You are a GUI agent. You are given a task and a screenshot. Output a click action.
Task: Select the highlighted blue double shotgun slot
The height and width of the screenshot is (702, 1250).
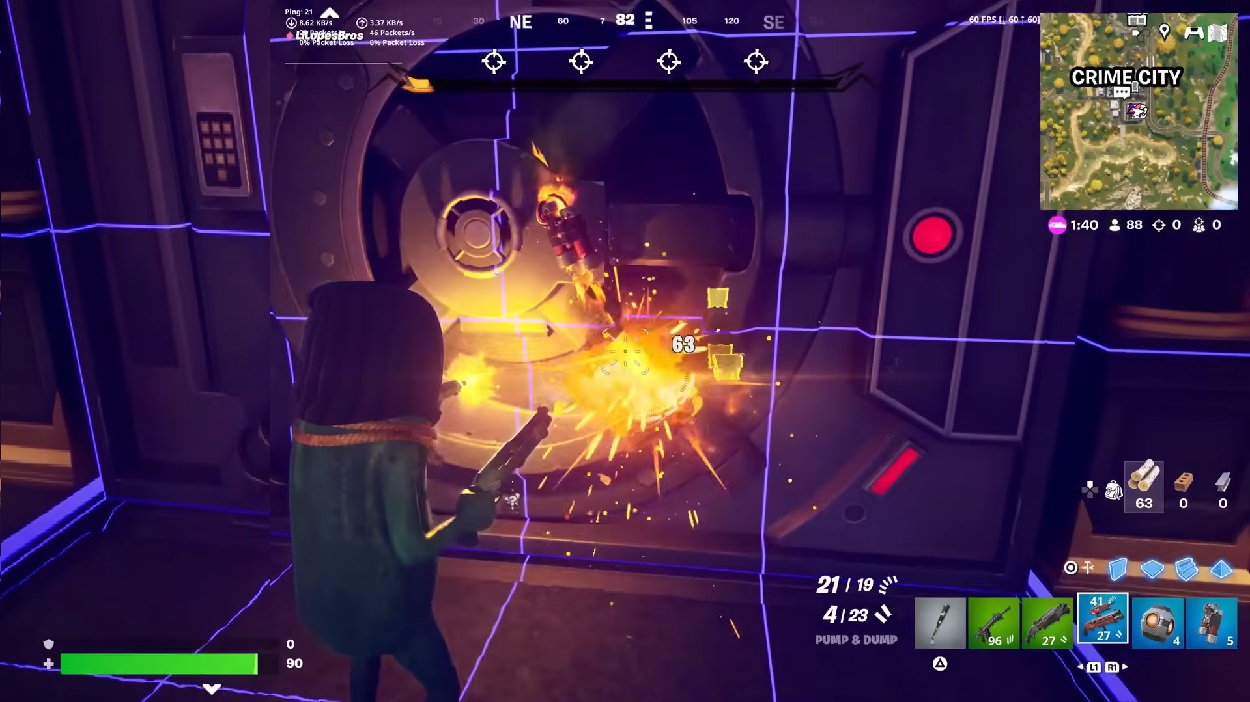1102,620
